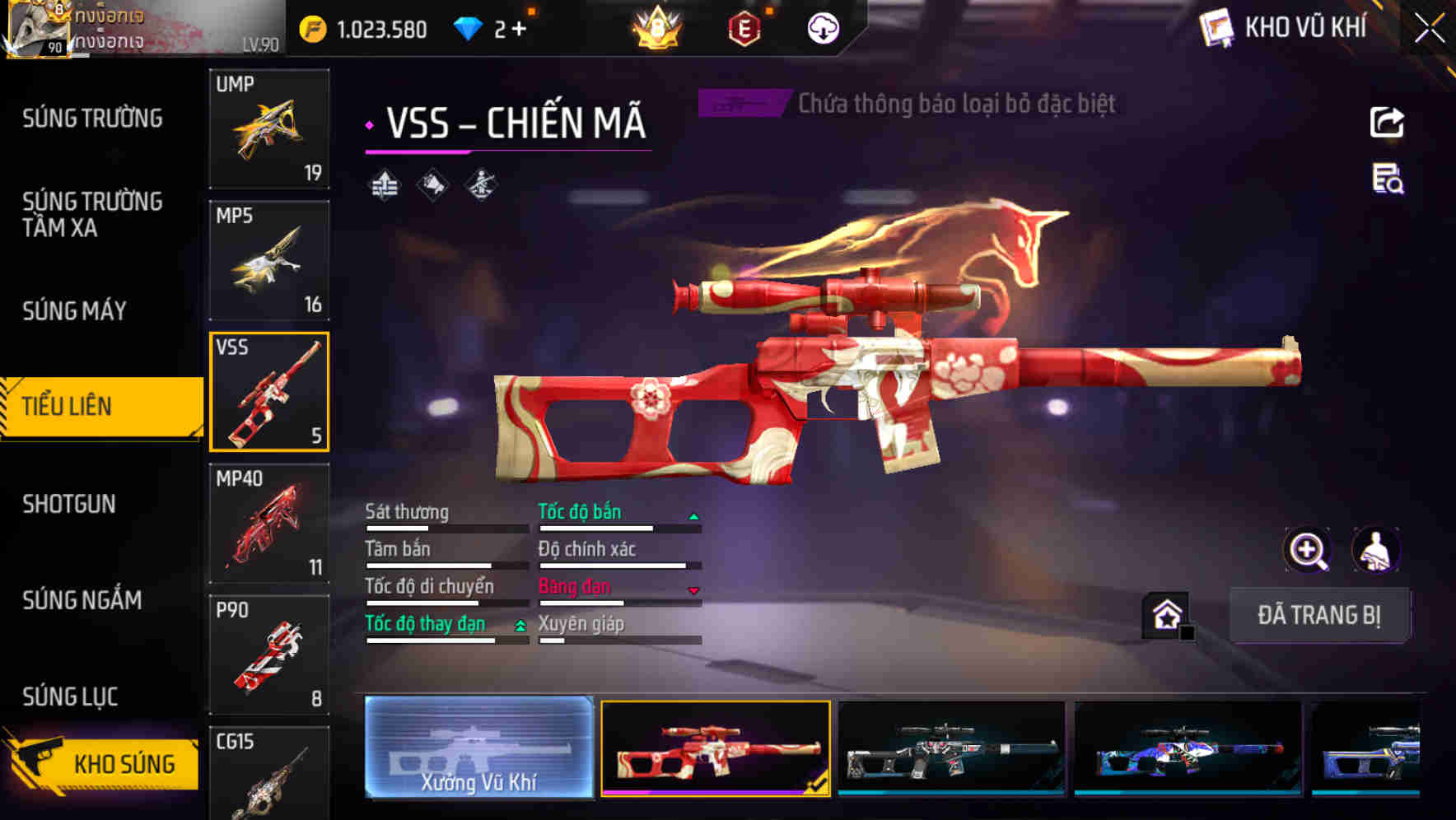Select the zoom-in magnifier icon near the weapon
Image resolution: width=1456 pixels, height=820 pixels.
coord(1309,550)
